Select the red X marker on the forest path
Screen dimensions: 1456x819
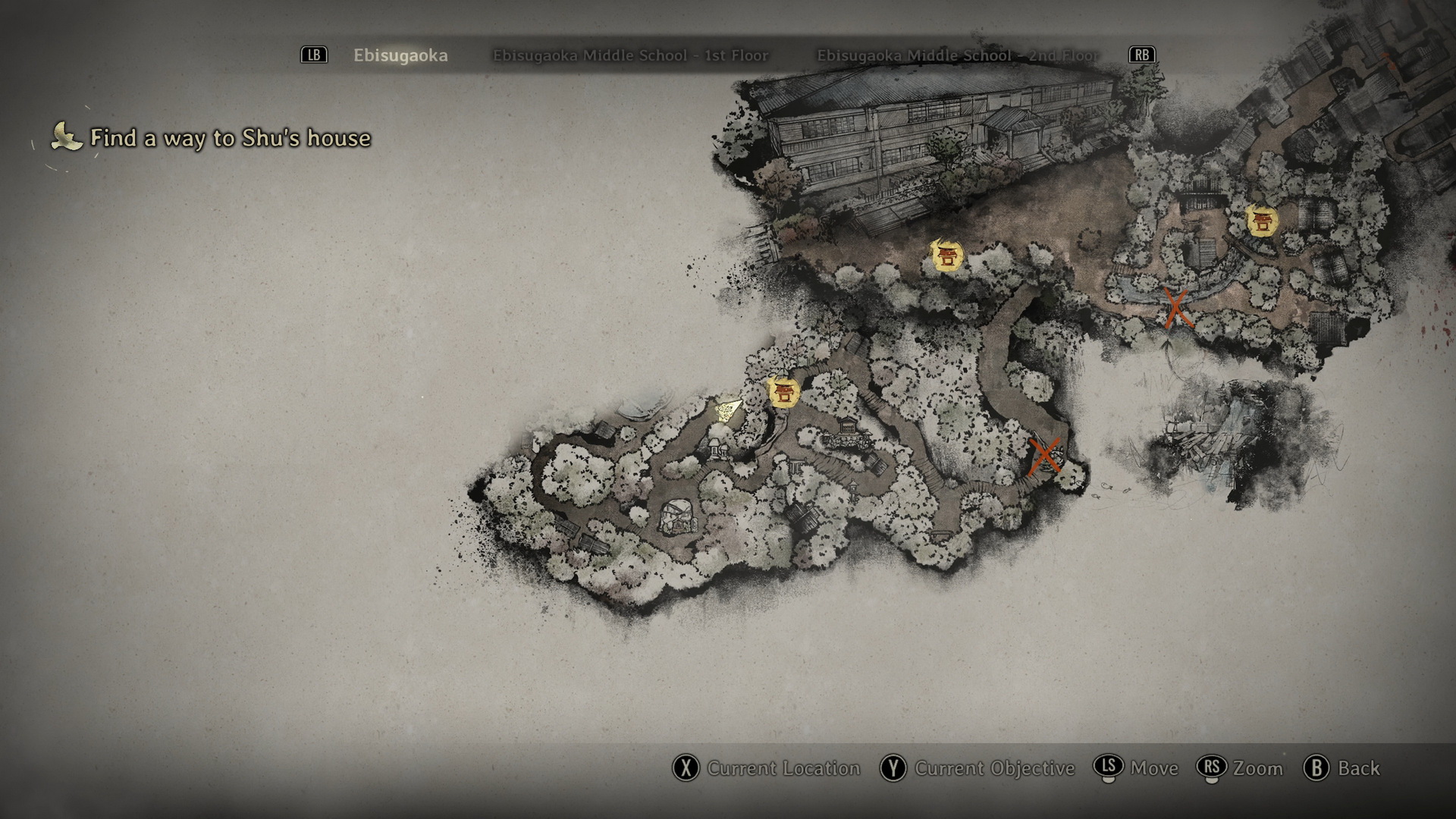point(1044,456)
